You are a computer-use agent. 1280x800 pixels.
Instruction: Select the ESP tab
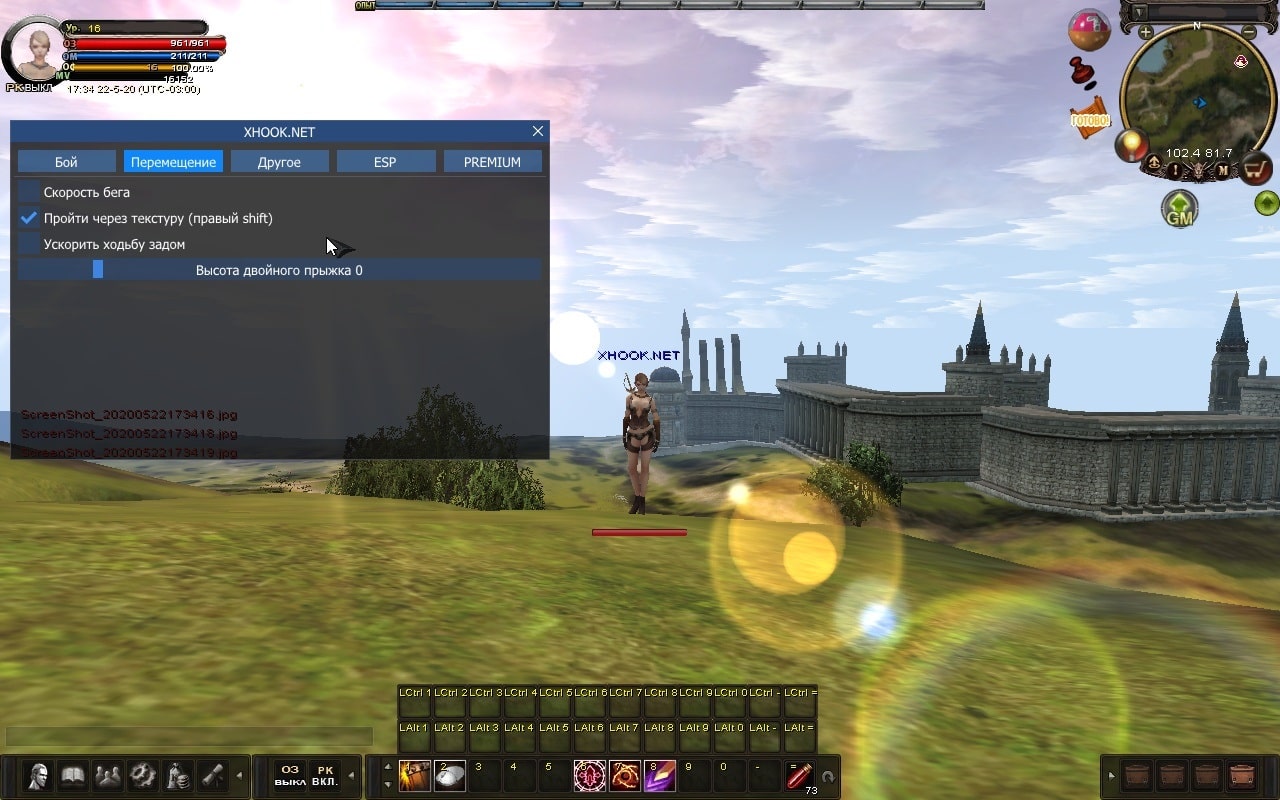(385, 162)
